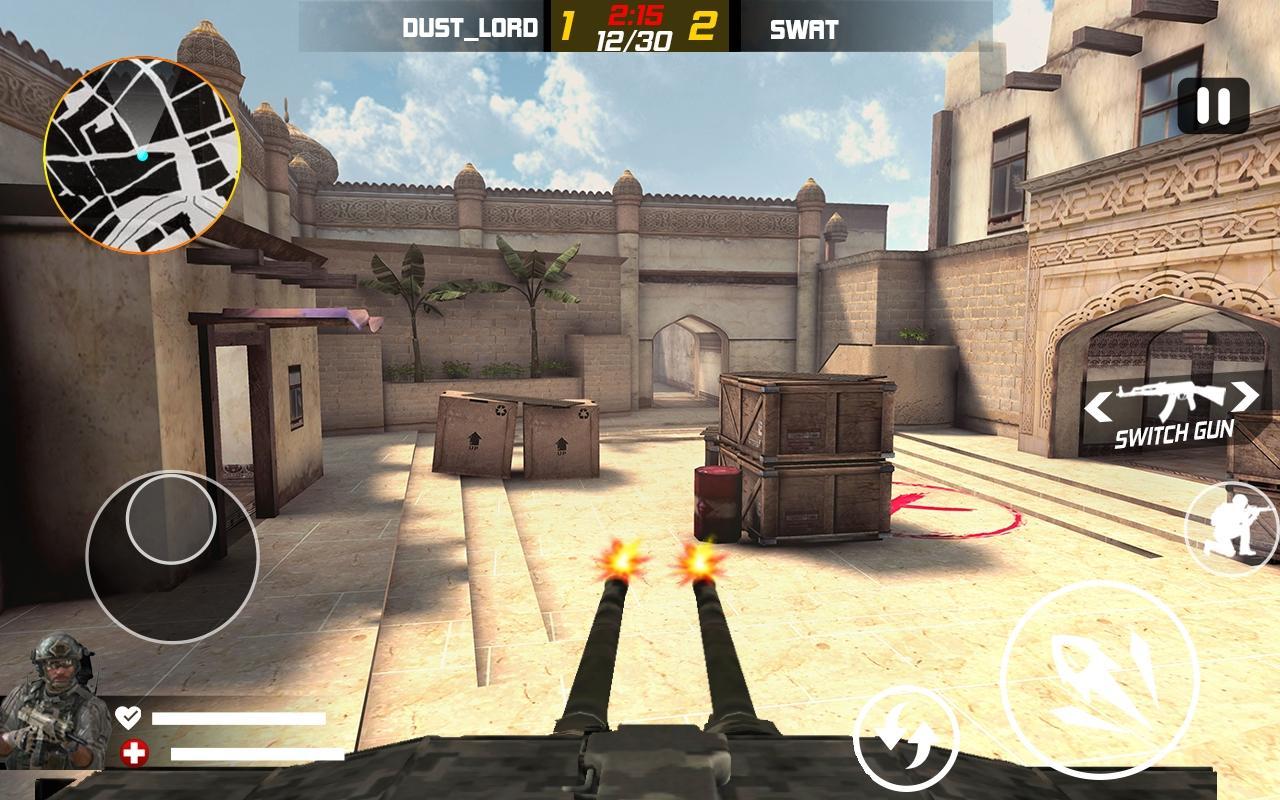Pause the game
The image size is (1280, 800).
[1213, 105]
